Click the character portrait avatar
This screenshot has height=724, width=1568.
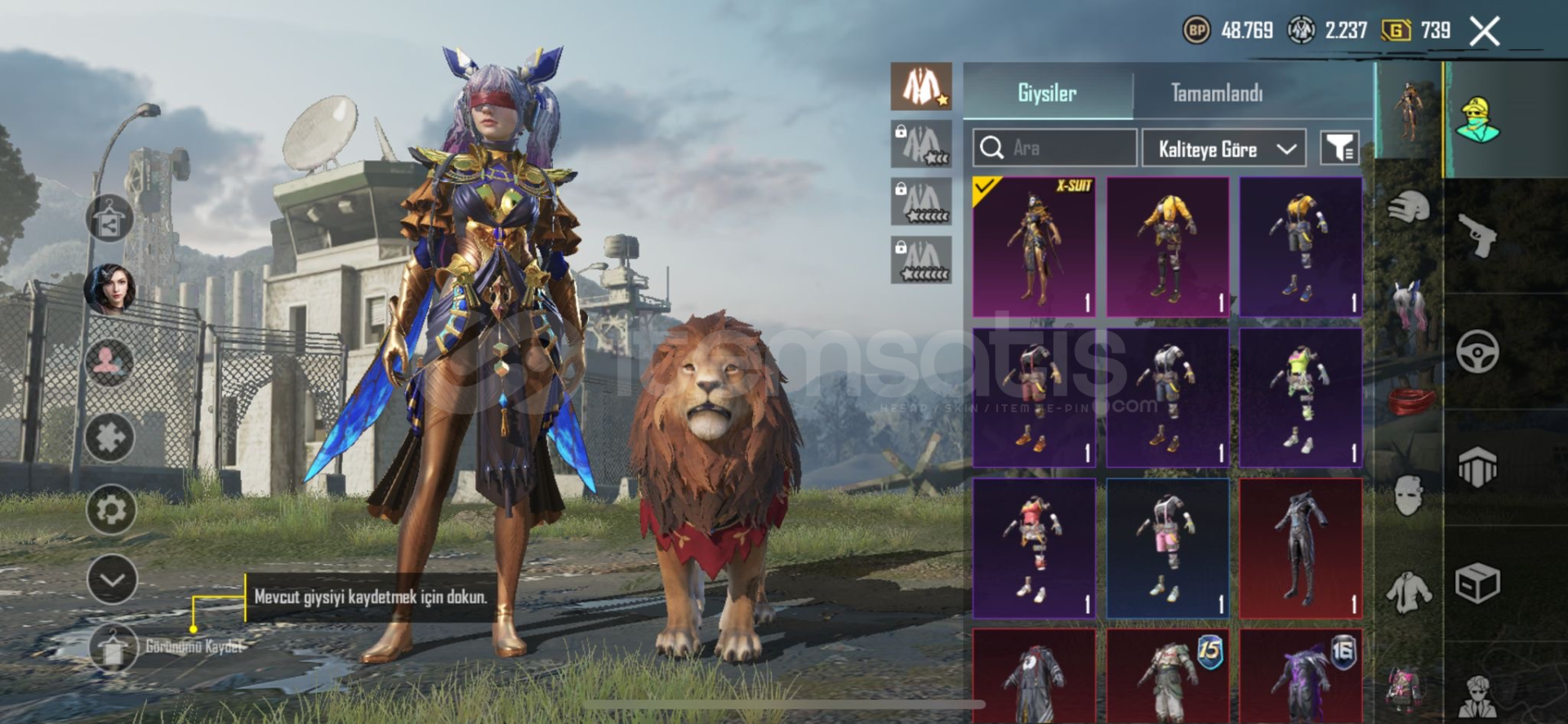(x=109, y=289)
